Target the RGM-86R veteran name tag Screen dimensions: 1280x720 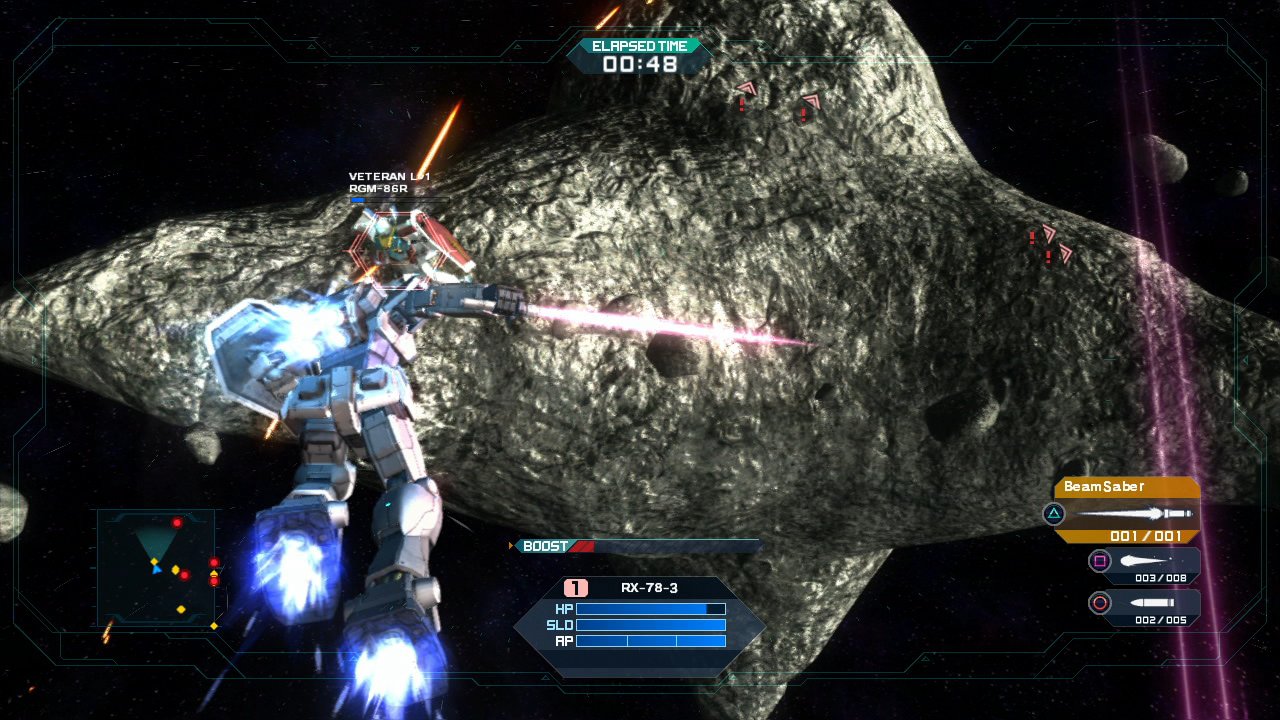click(x=389, y=182)
